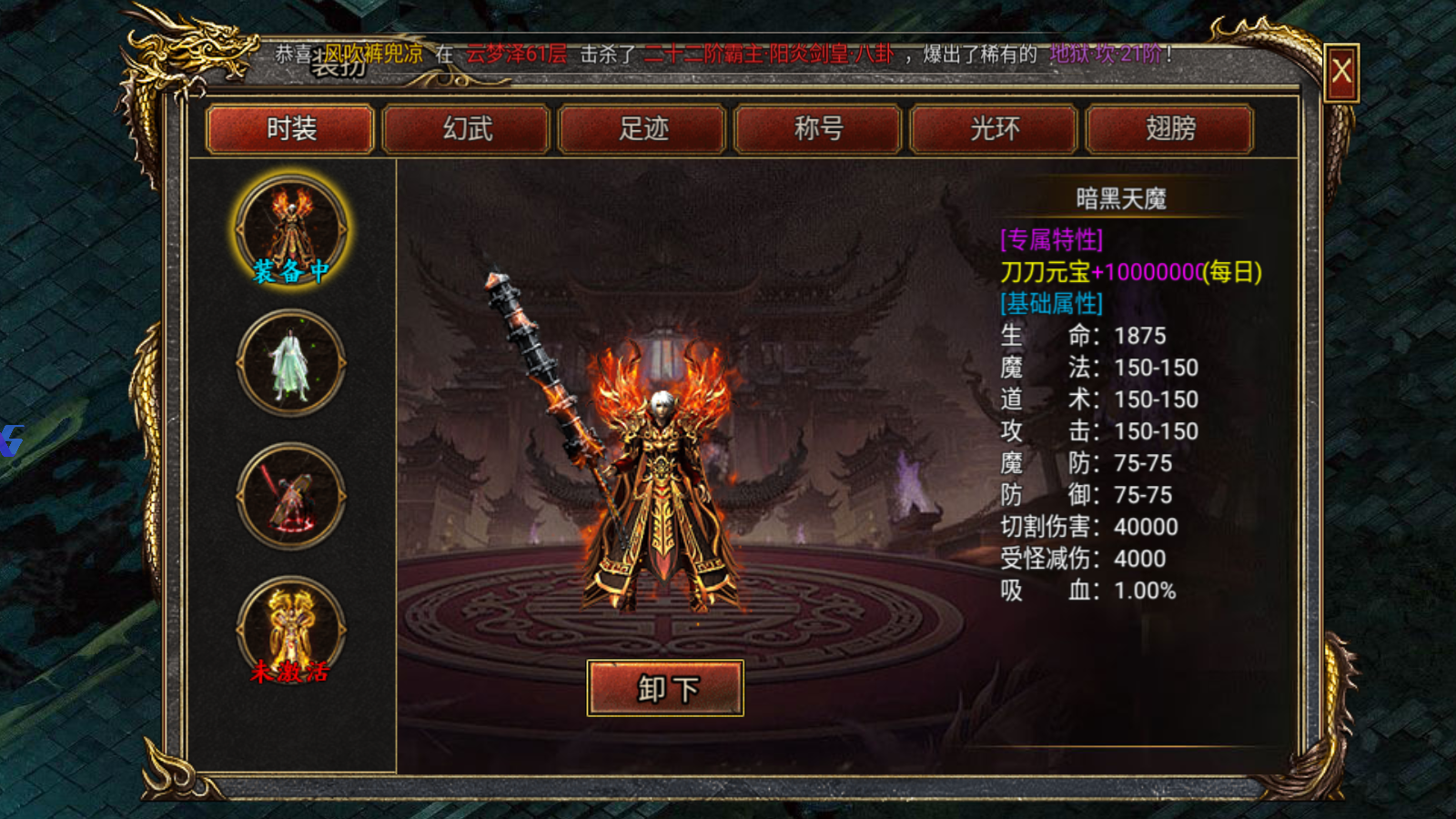
Task: Show the 称号 tab
Action: click(x=819, y=129)
